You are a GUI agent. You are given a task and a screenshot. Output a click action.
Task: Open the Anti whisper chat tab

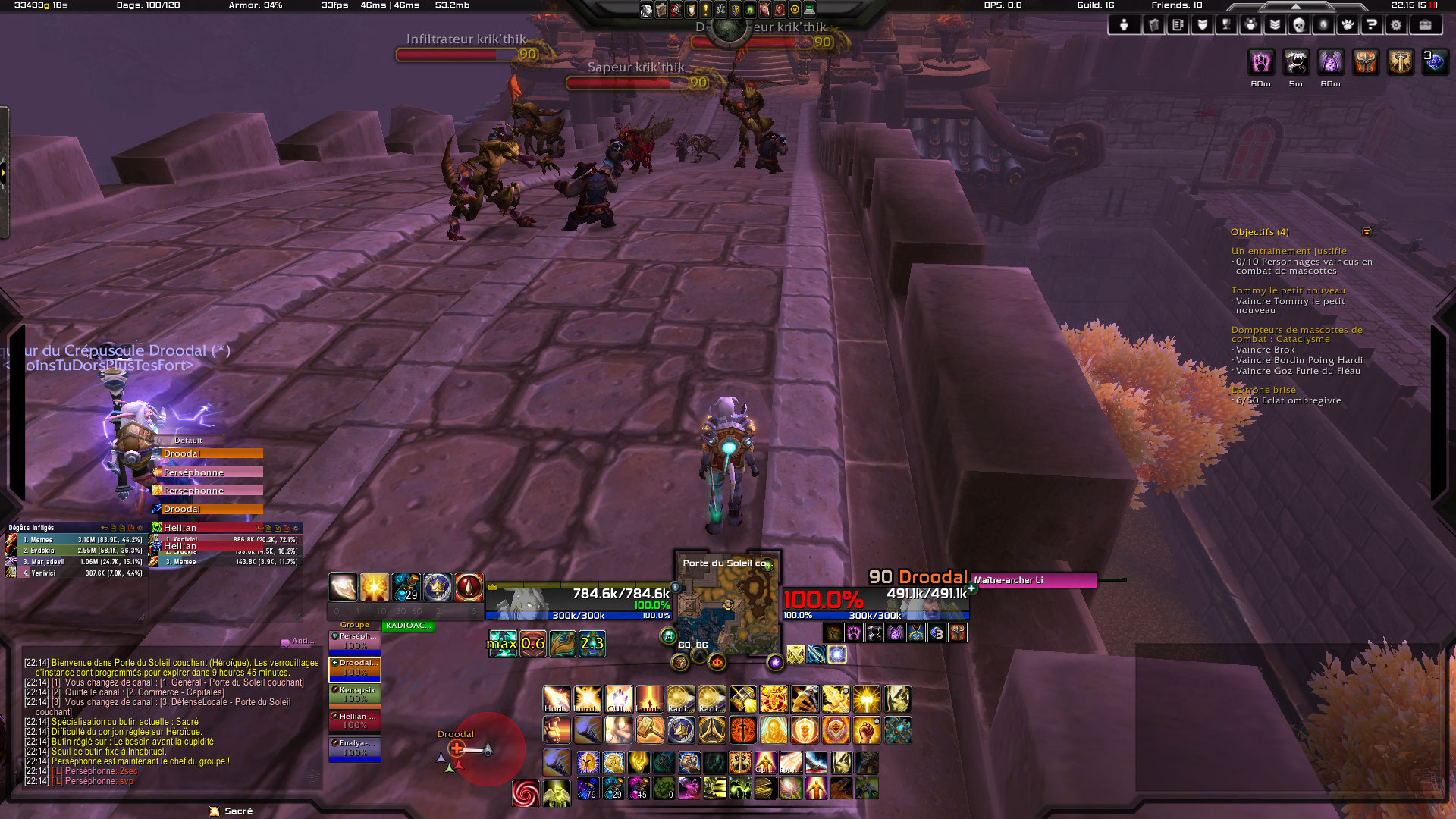[x=298, y=642]
